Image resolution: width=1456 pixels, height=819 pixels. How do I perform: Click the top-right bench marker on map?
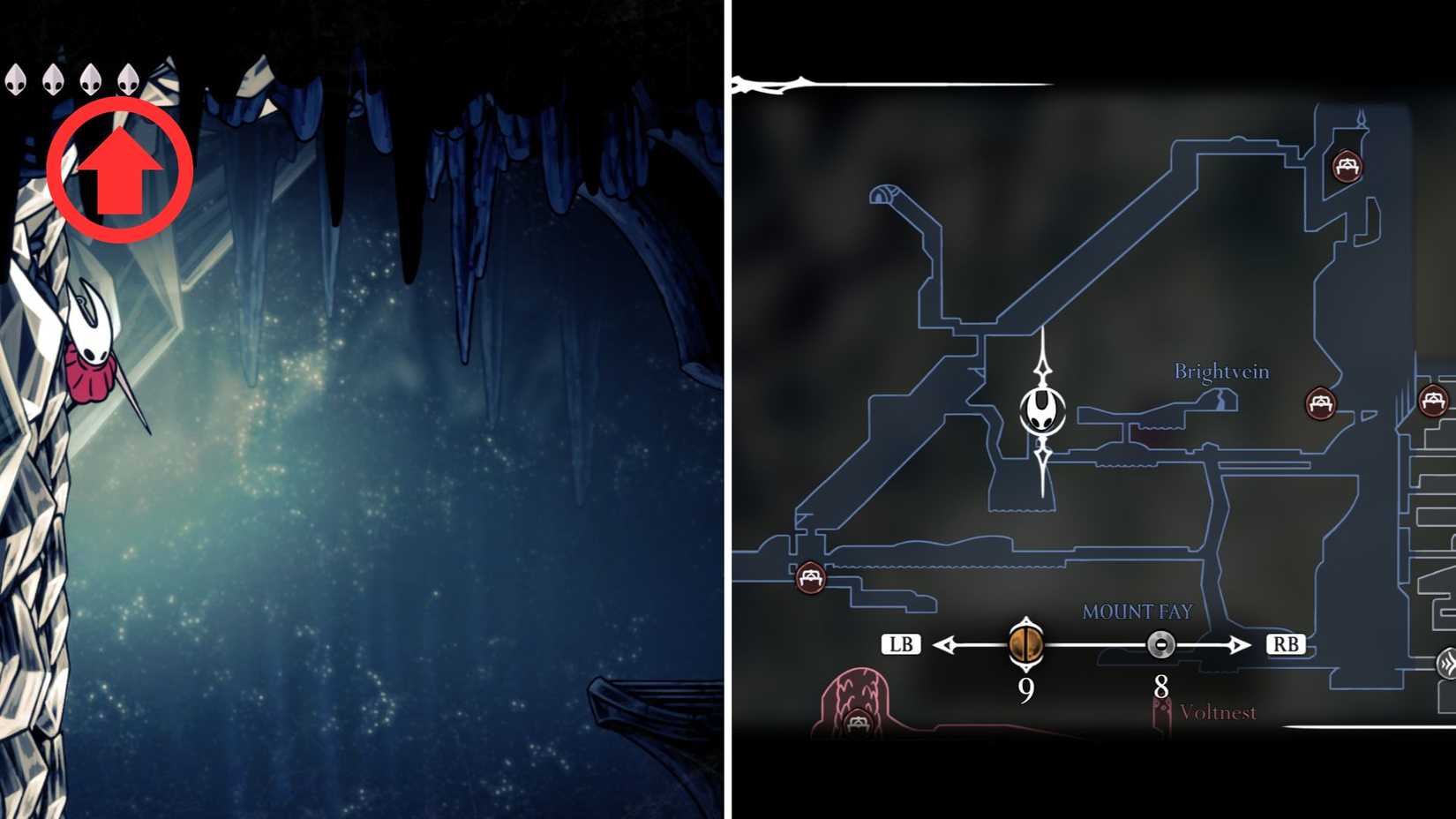coord(1347,168)
